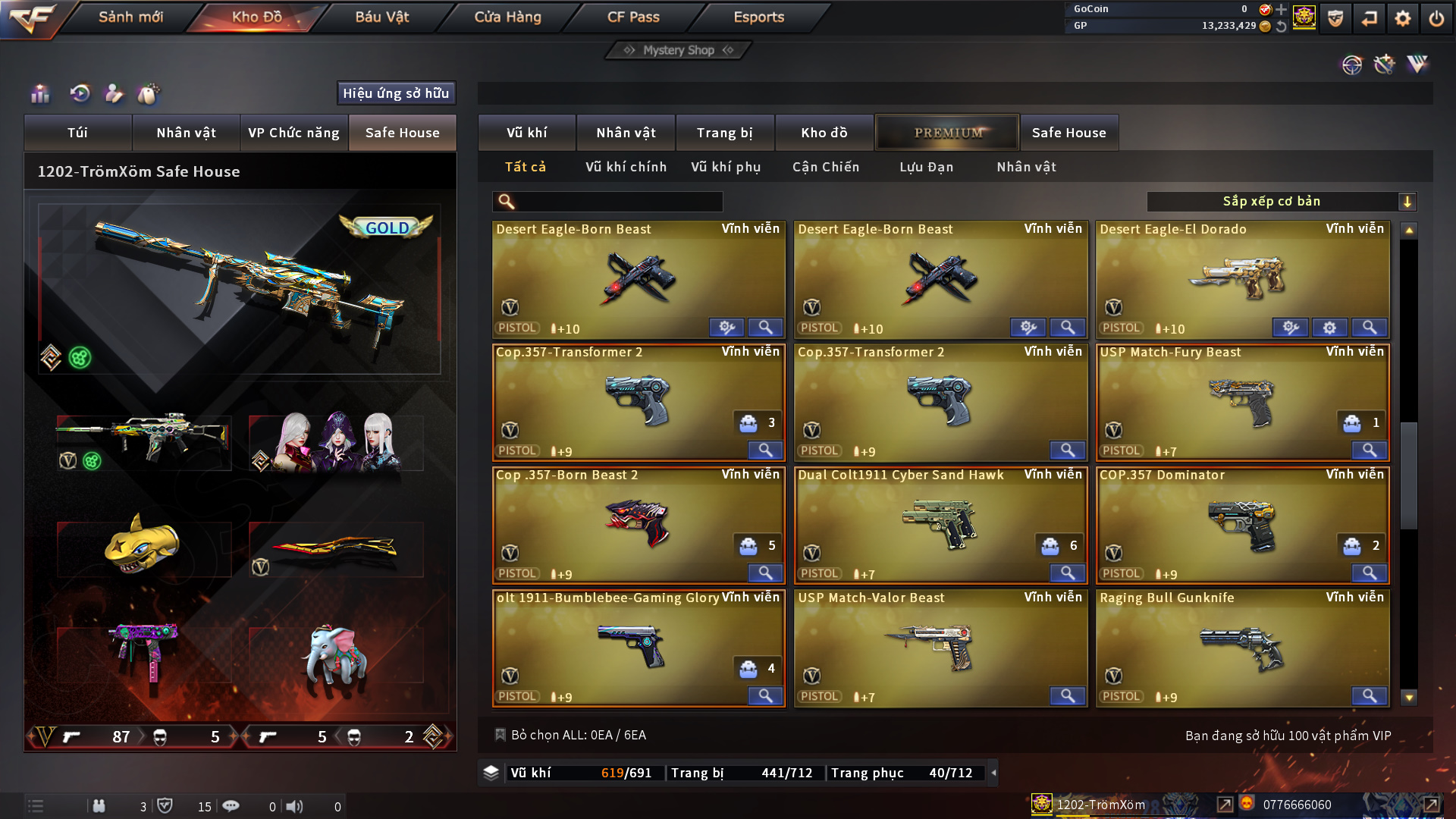Open the Sảnh mới lobby menu
The width and height of the screenshot is (1456, 819).
(x=130, y=17)
